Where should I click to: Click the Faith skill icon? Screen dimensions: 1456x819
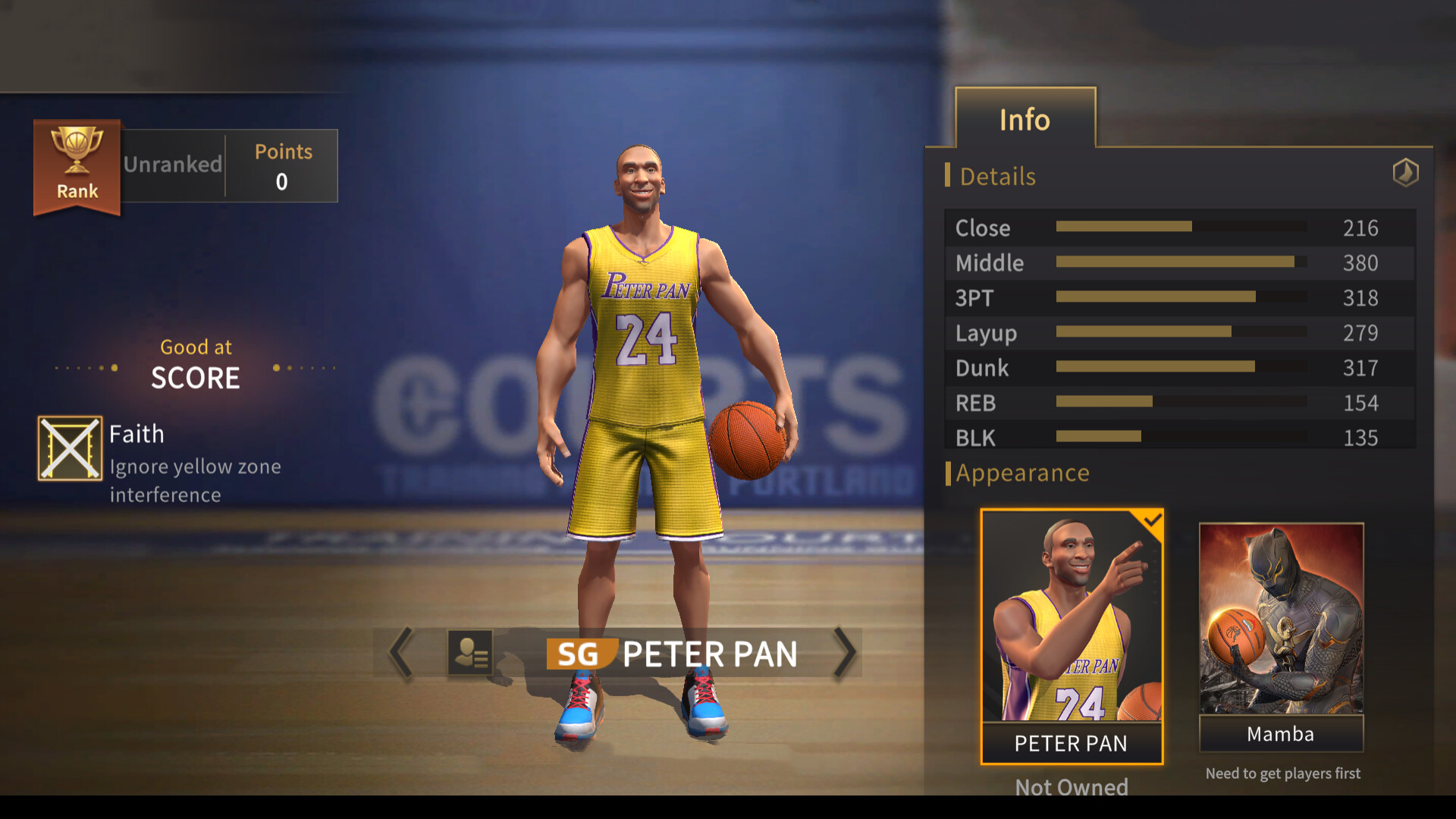point(70,448)
